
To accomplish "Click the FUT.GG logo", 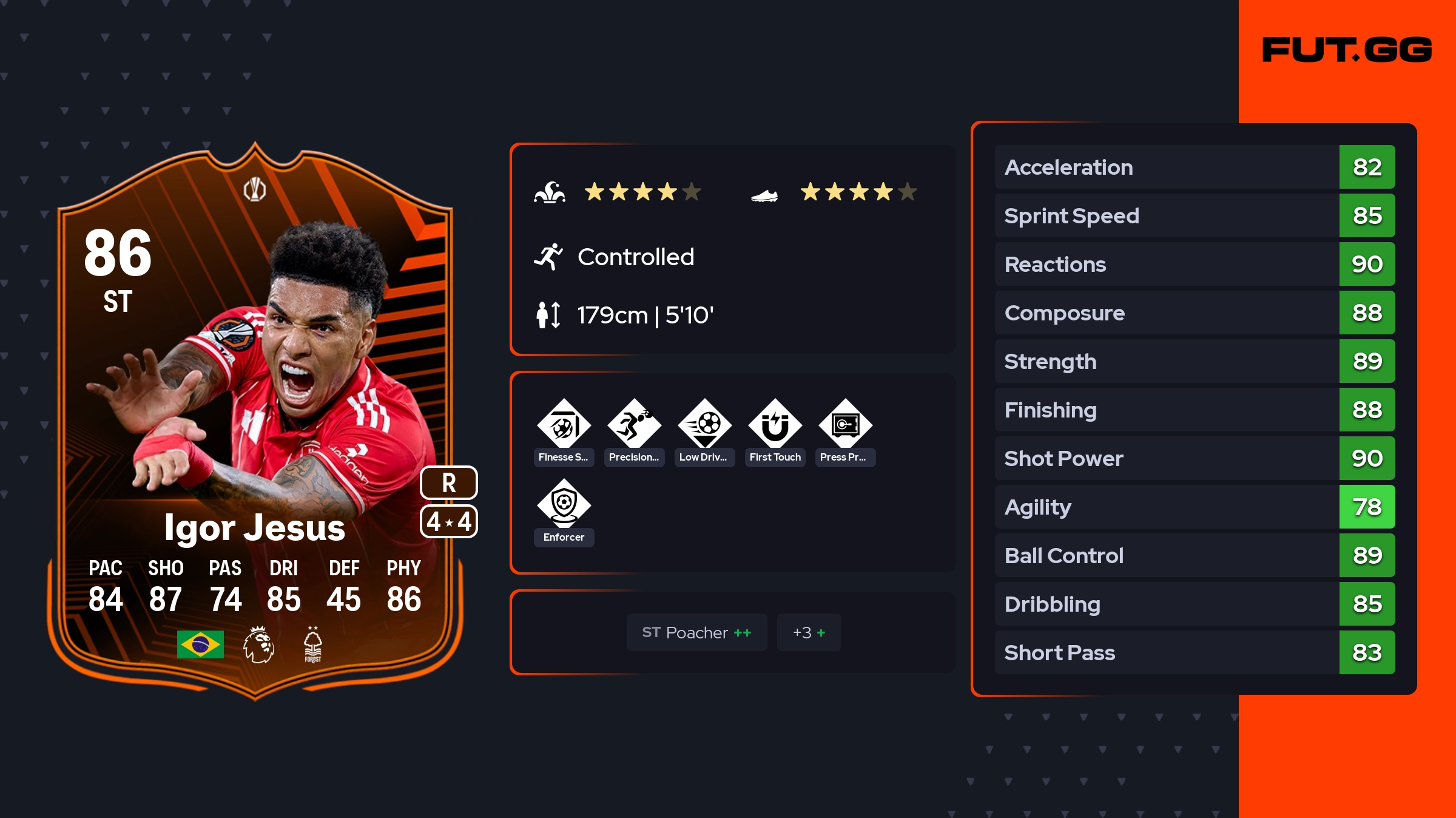I will point(1347,50).
